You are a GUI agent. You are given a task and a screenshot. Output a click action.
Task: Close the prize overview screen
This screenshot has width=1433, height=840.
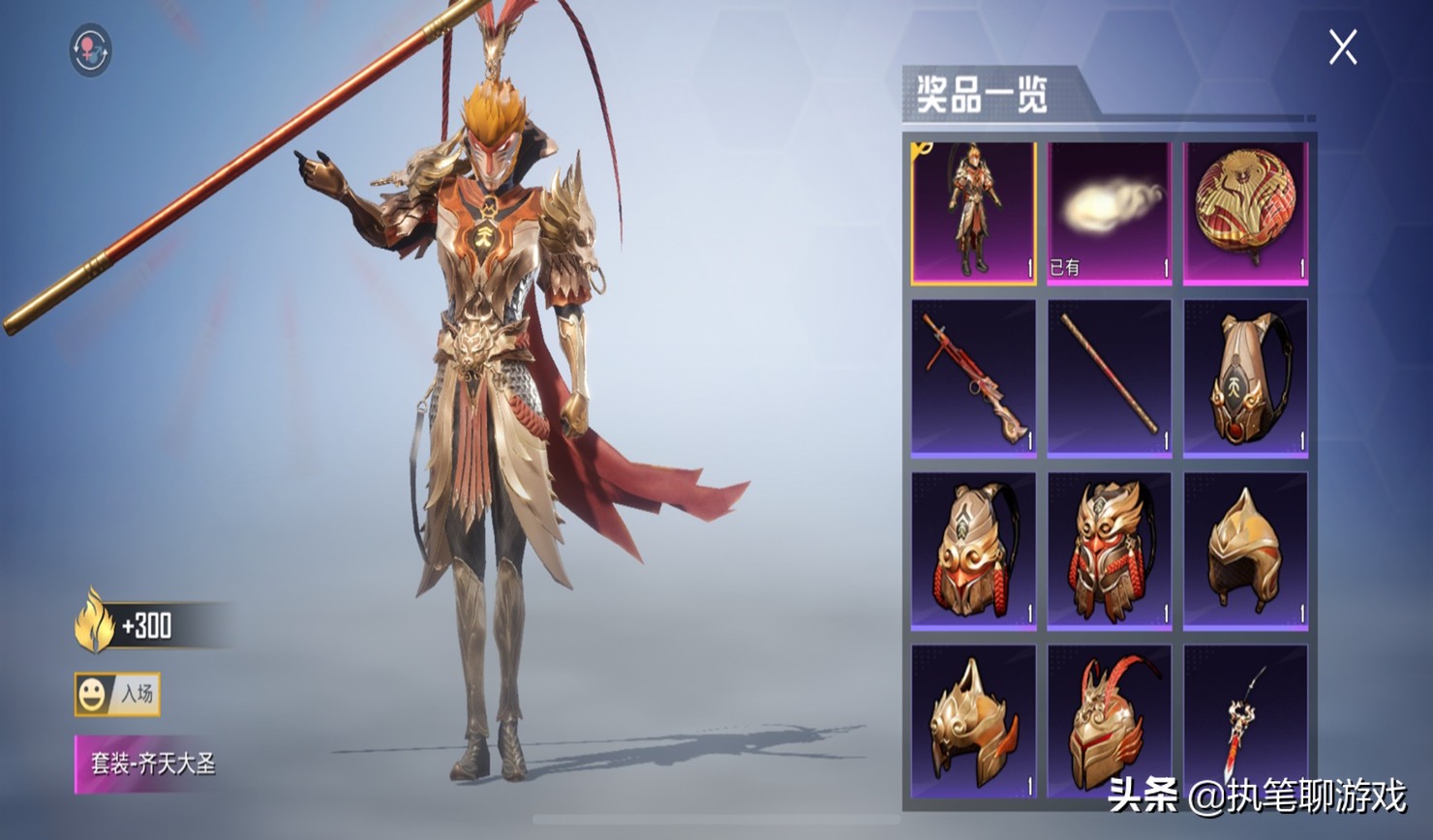click(1342, 46)
